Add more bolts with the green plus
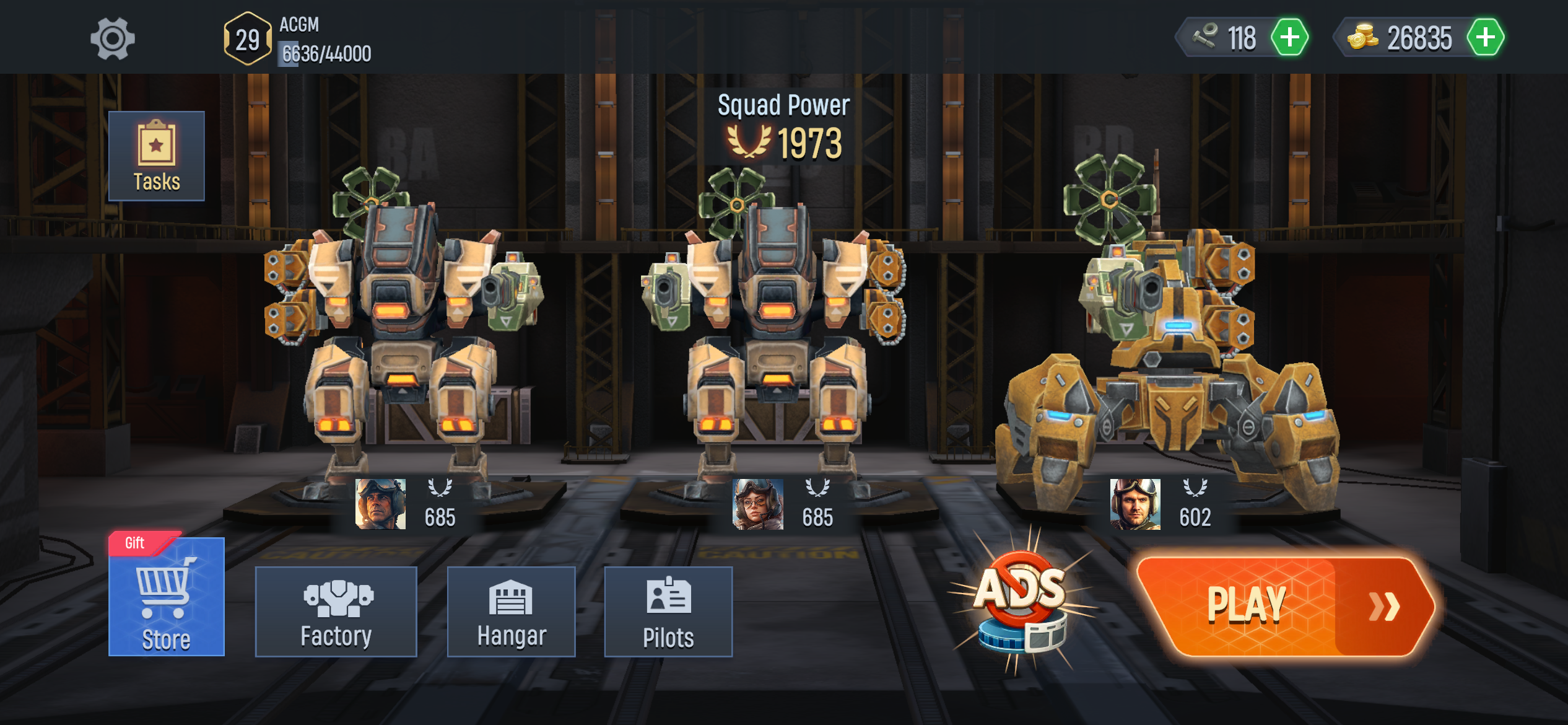 tap(1289, 38)
